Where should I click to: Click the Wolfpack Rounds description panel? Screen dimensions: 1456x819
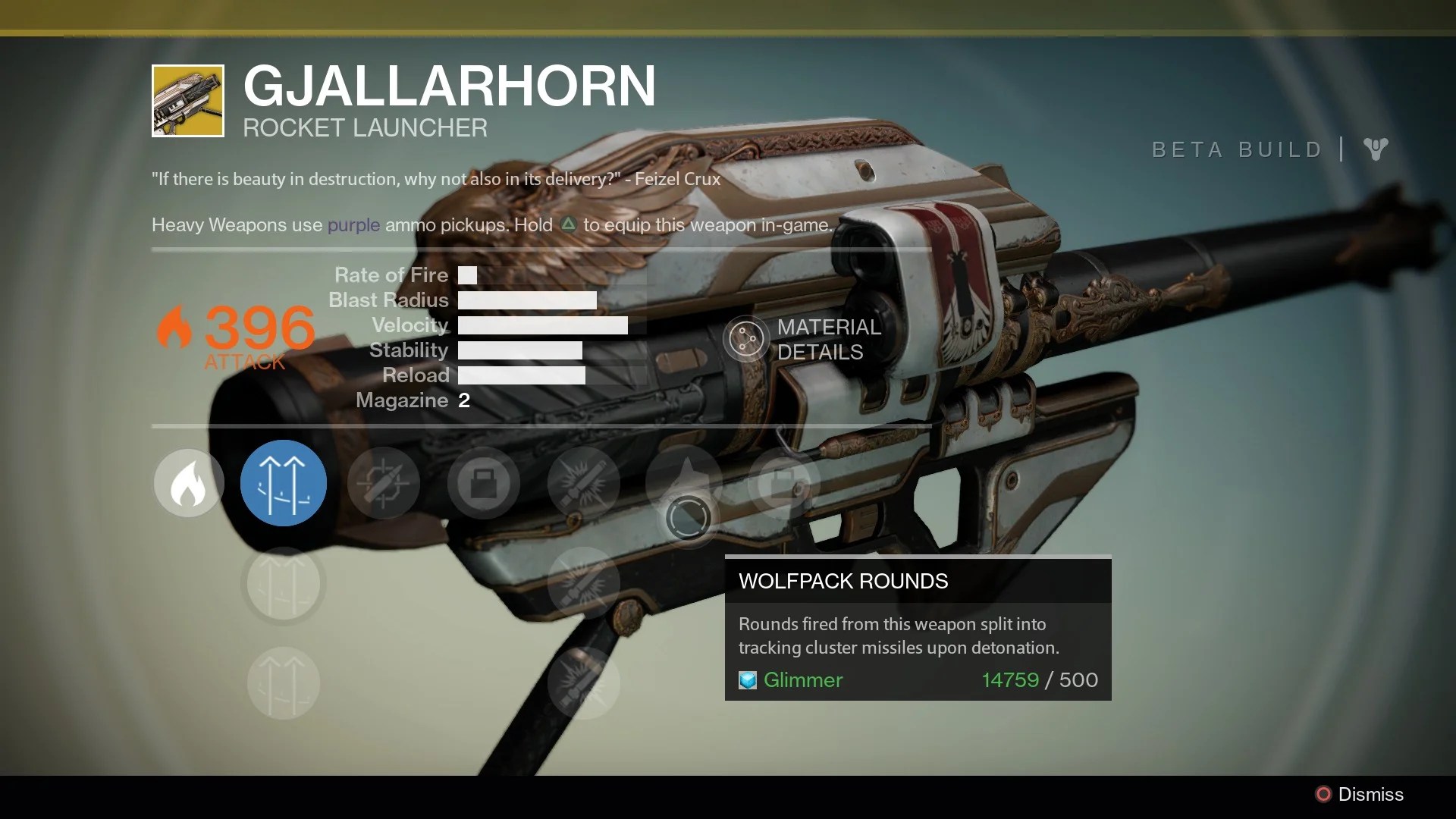[x=918, y=635]
